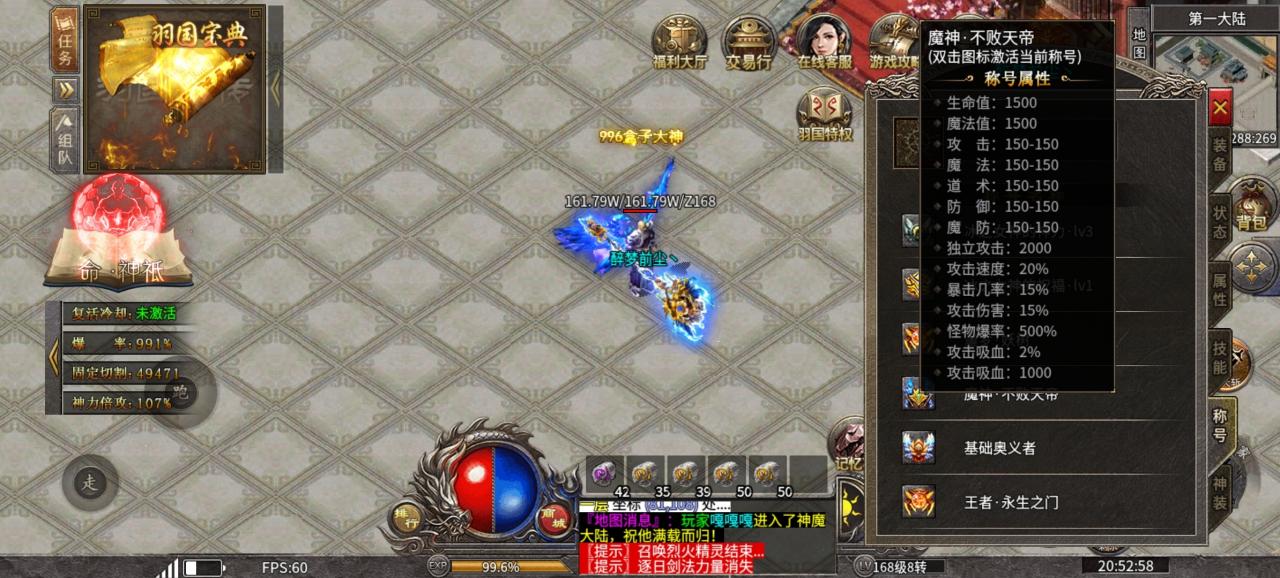Viewport: 1280px width, 578px height.
Task: Use the purple scroll hotbar item
Action: pyautogui.click(x=603, y=472)
